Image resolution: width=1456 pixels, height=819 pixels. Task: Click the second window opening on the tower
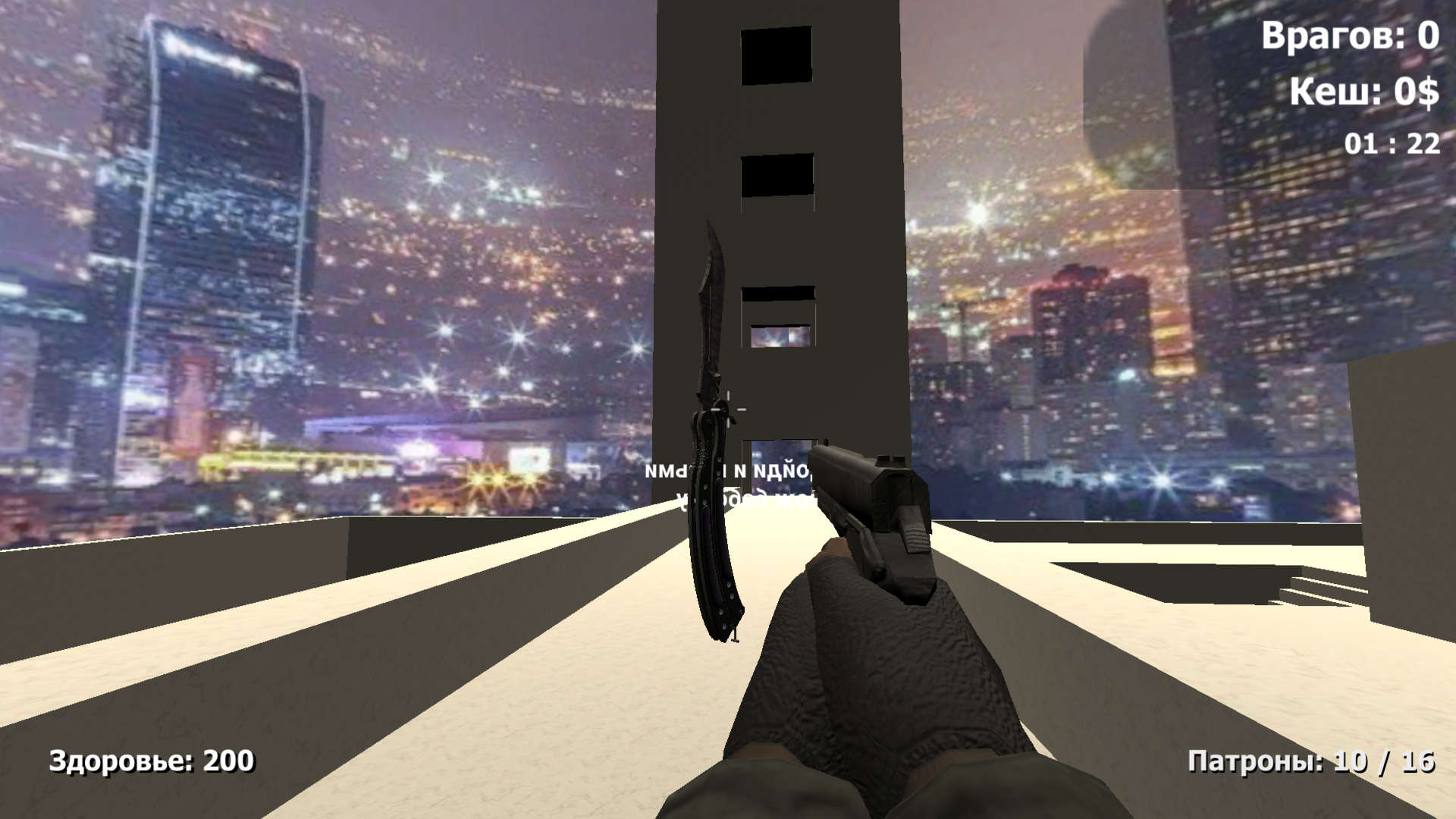pos(776,176)
